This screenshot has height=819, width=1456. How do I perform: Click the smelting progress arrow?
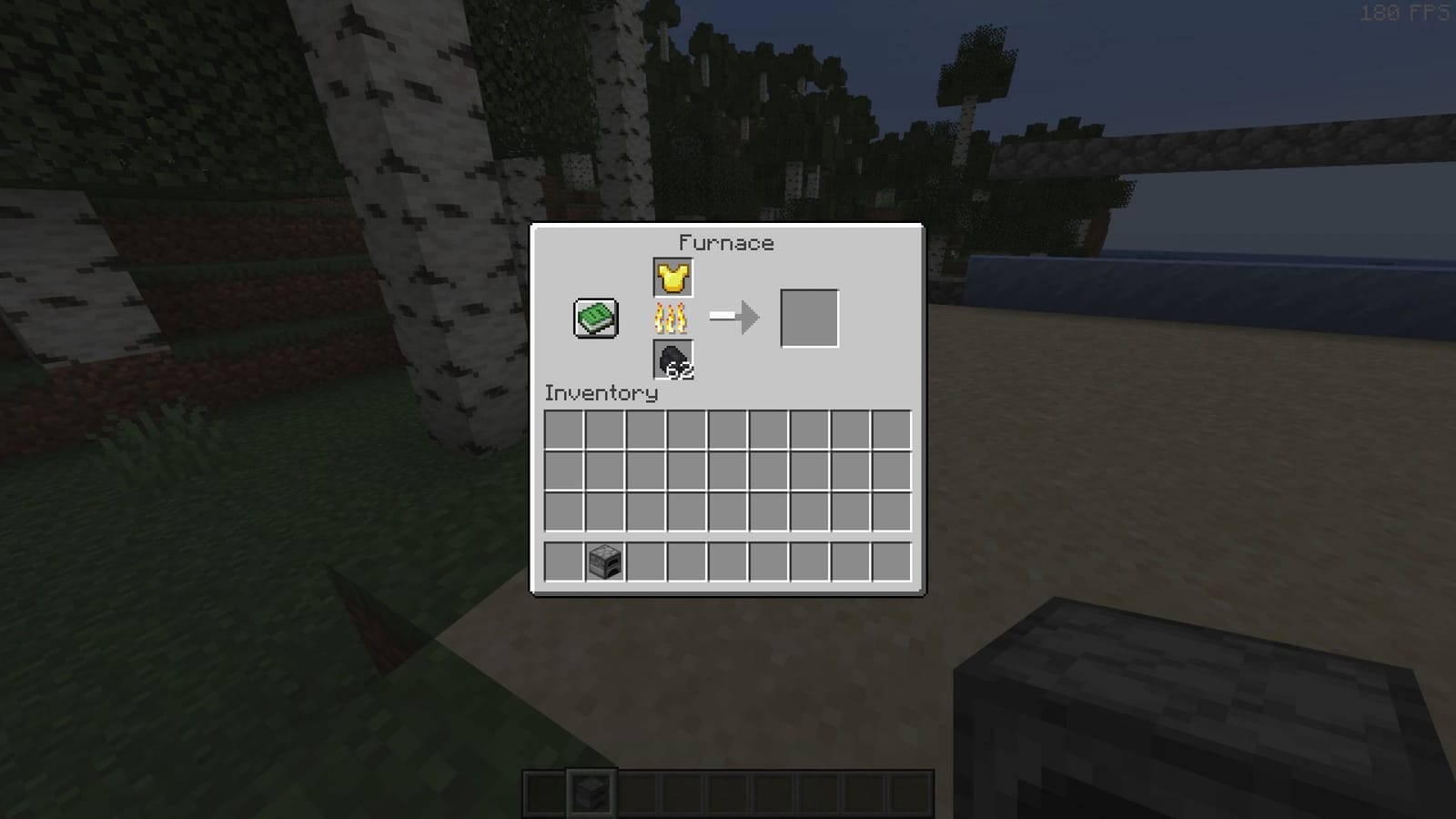733,318
